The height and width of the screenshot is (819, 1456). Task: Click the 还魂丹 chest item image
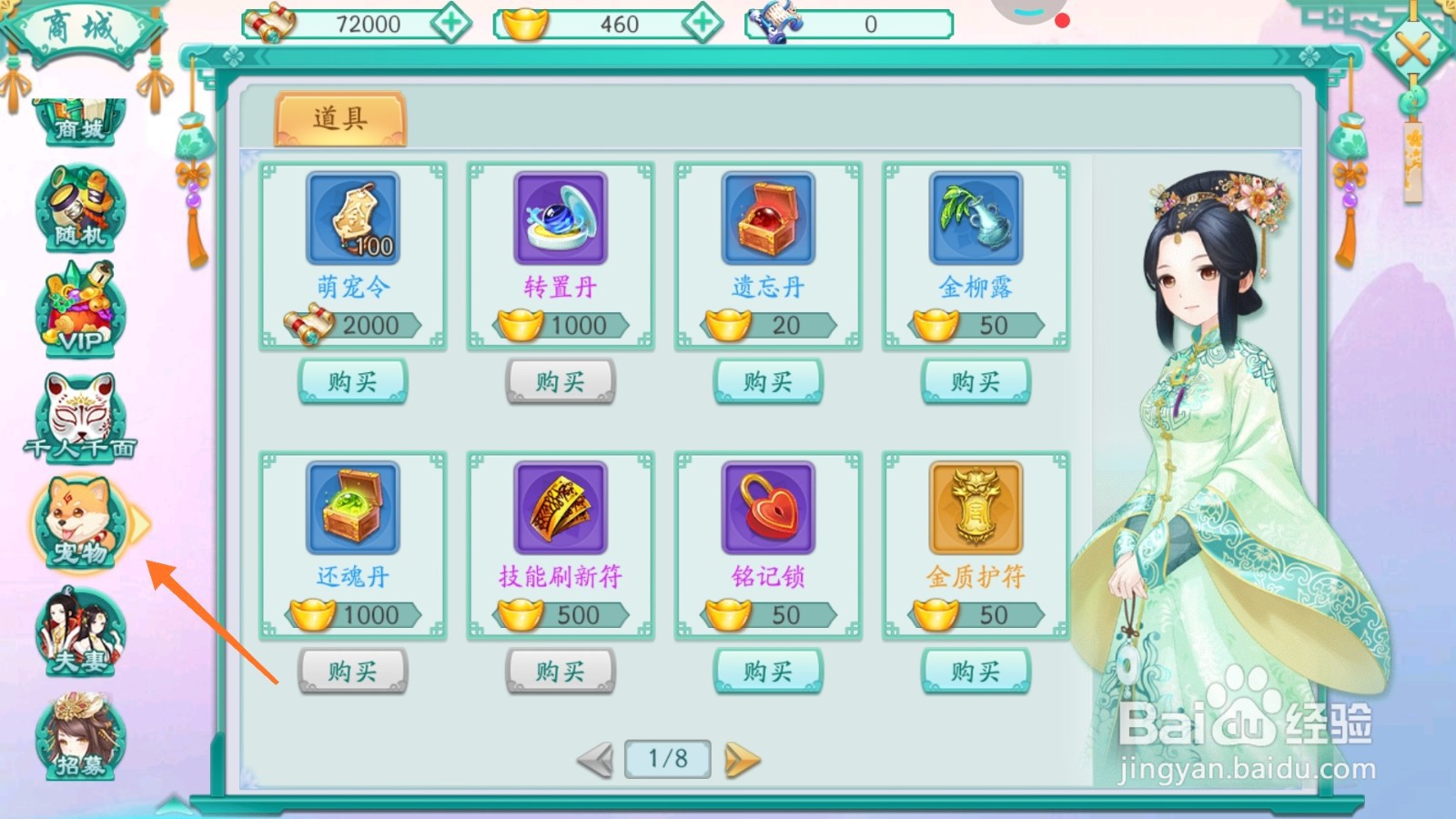click(353, 507)
